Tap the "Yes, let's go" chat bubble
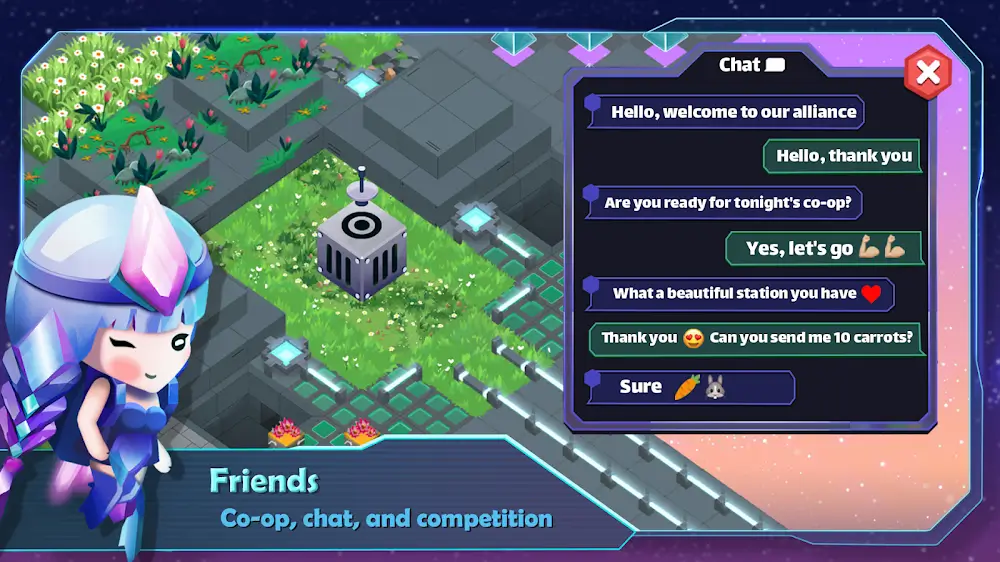The height and width of the screenshot is (562, 1000). pos(825,248)
